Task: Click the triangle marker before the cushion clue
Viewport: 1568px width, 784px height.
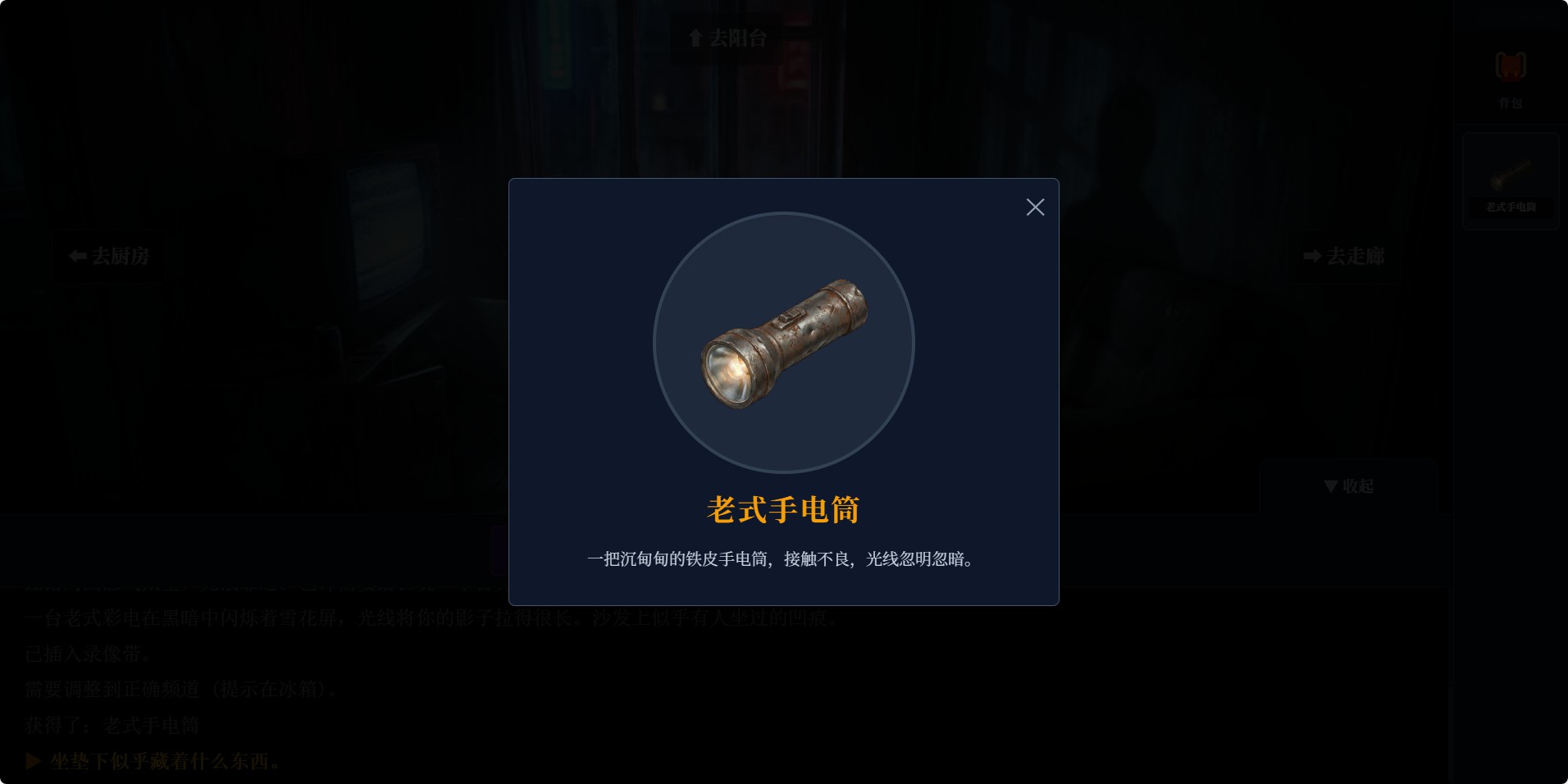Action: pyautogui.click(x=33, y=760)
